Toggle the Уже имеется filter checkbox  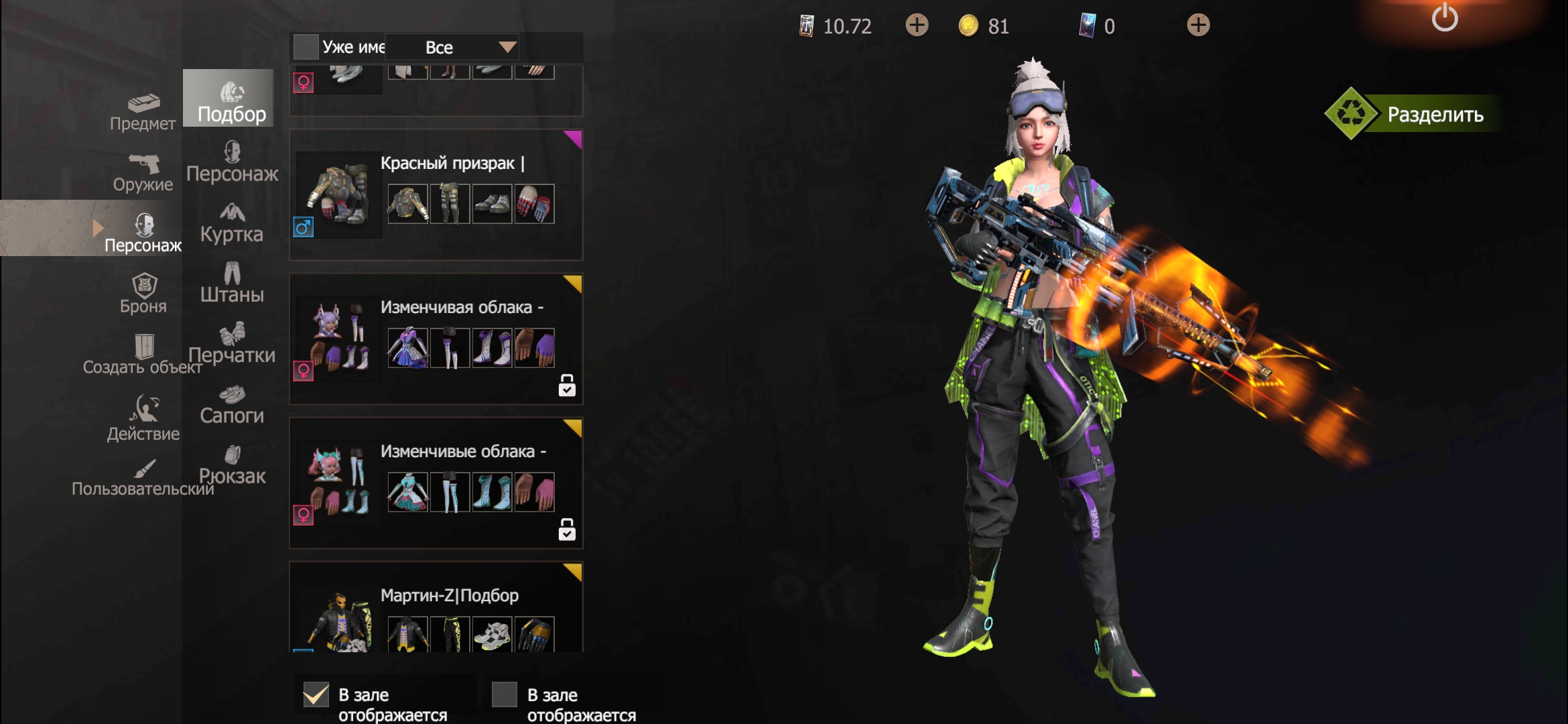point(306,47)
